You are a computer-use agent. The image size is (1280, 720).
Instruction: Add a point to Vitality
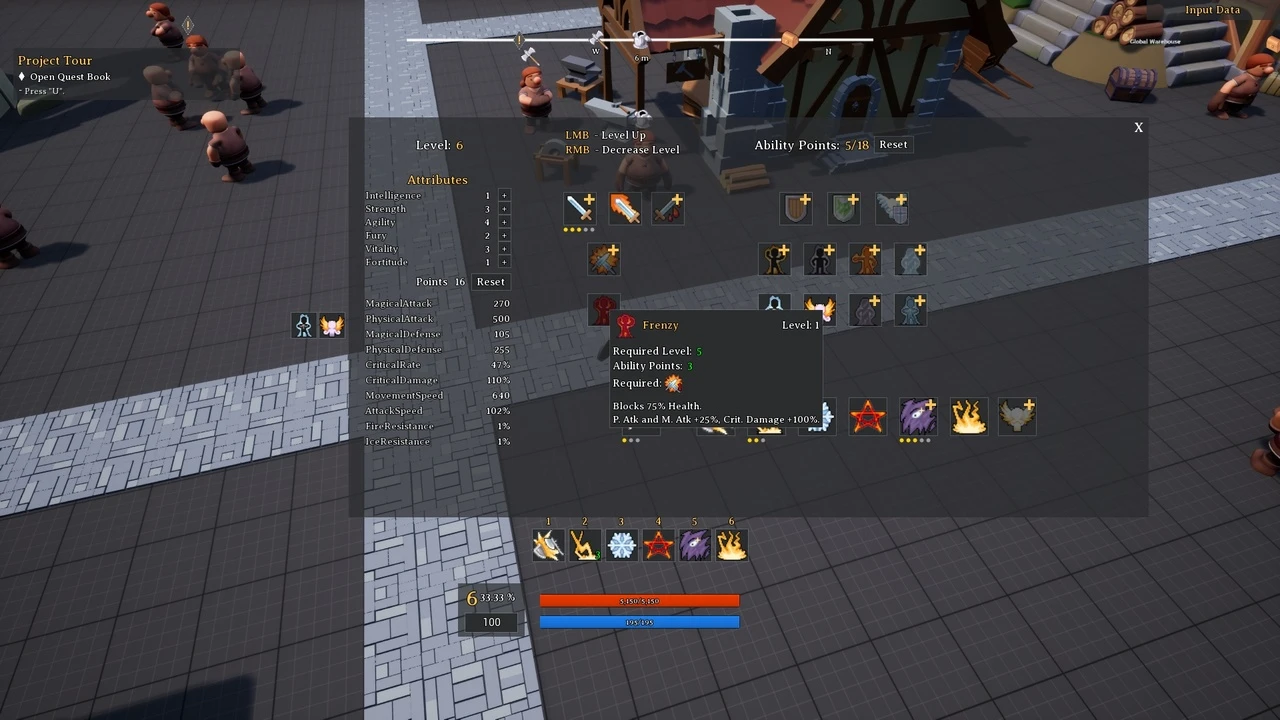pyautogui.click(x=504, y=249)
